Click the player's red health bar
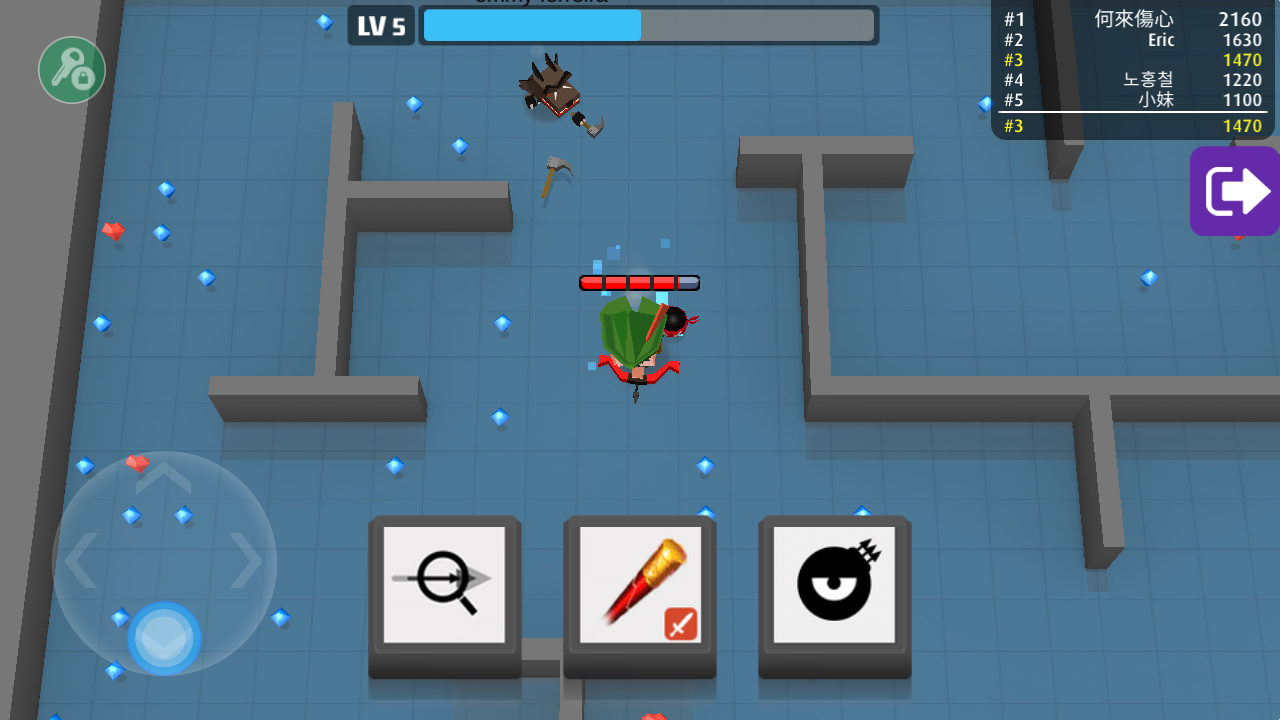The image size is (1280, 720). (640, 283)
